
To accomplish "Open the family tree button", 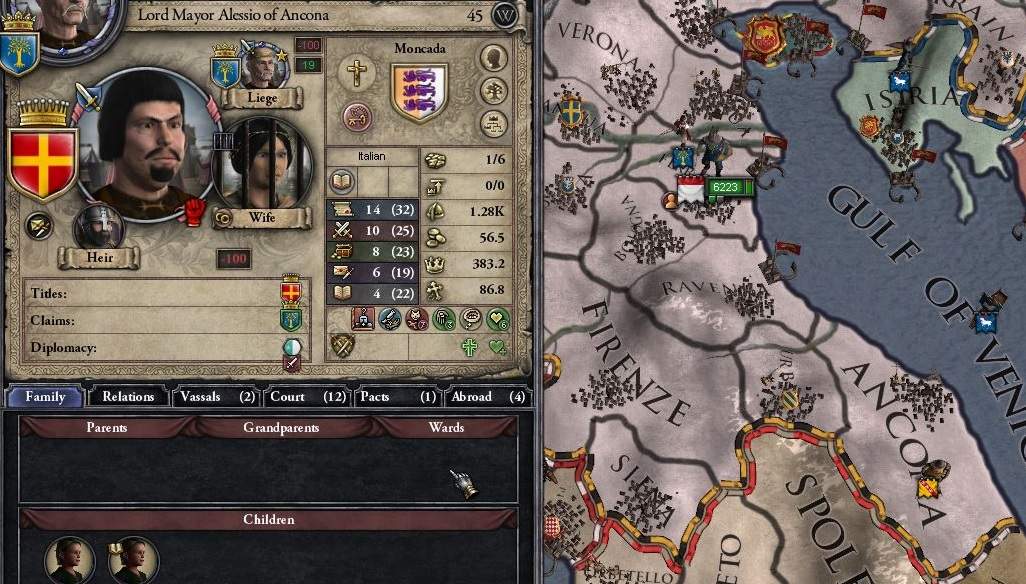I will pyautogui.click(x=493, y=91).
